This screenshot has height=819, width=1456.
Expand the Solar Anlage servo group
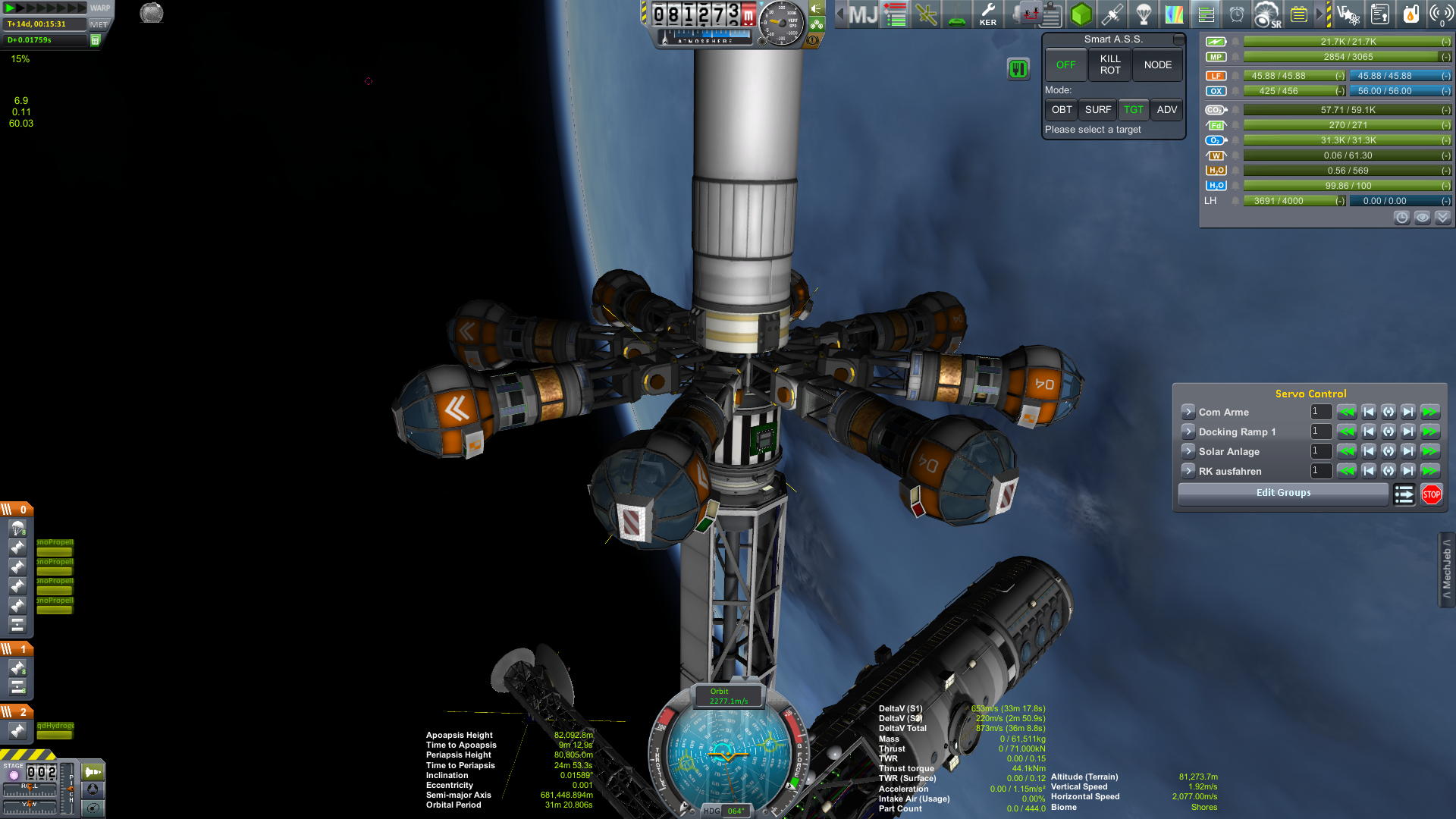tap(1188, 451)
